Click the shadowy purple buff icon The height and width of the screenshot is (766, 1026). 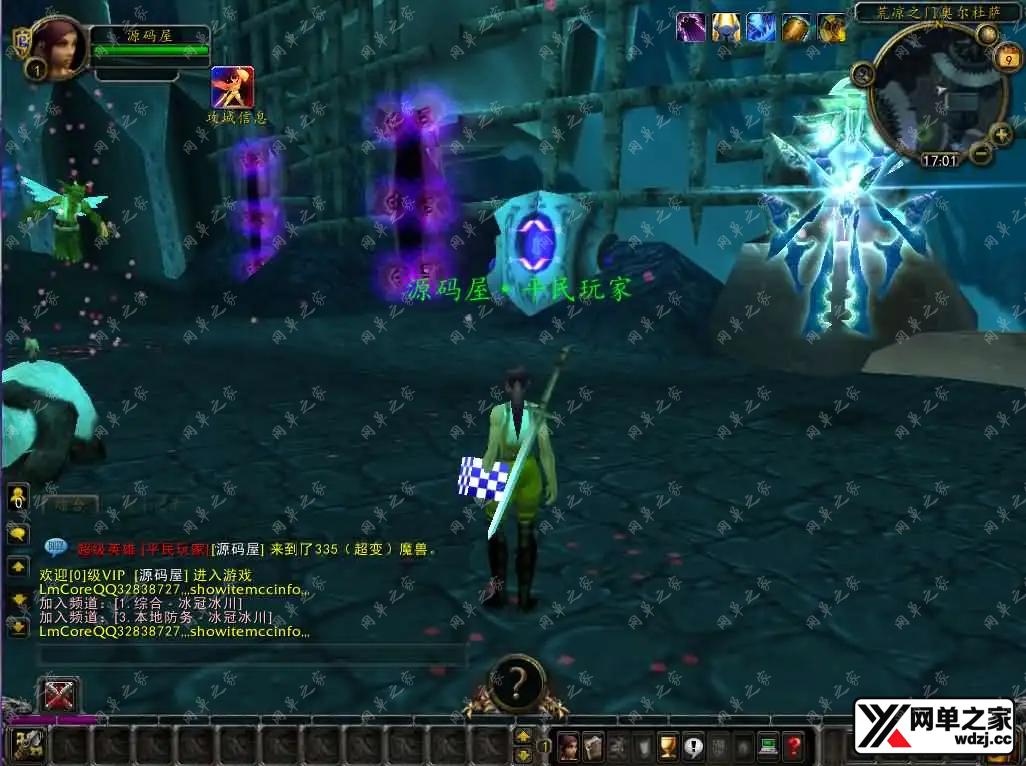coord(691,27)
